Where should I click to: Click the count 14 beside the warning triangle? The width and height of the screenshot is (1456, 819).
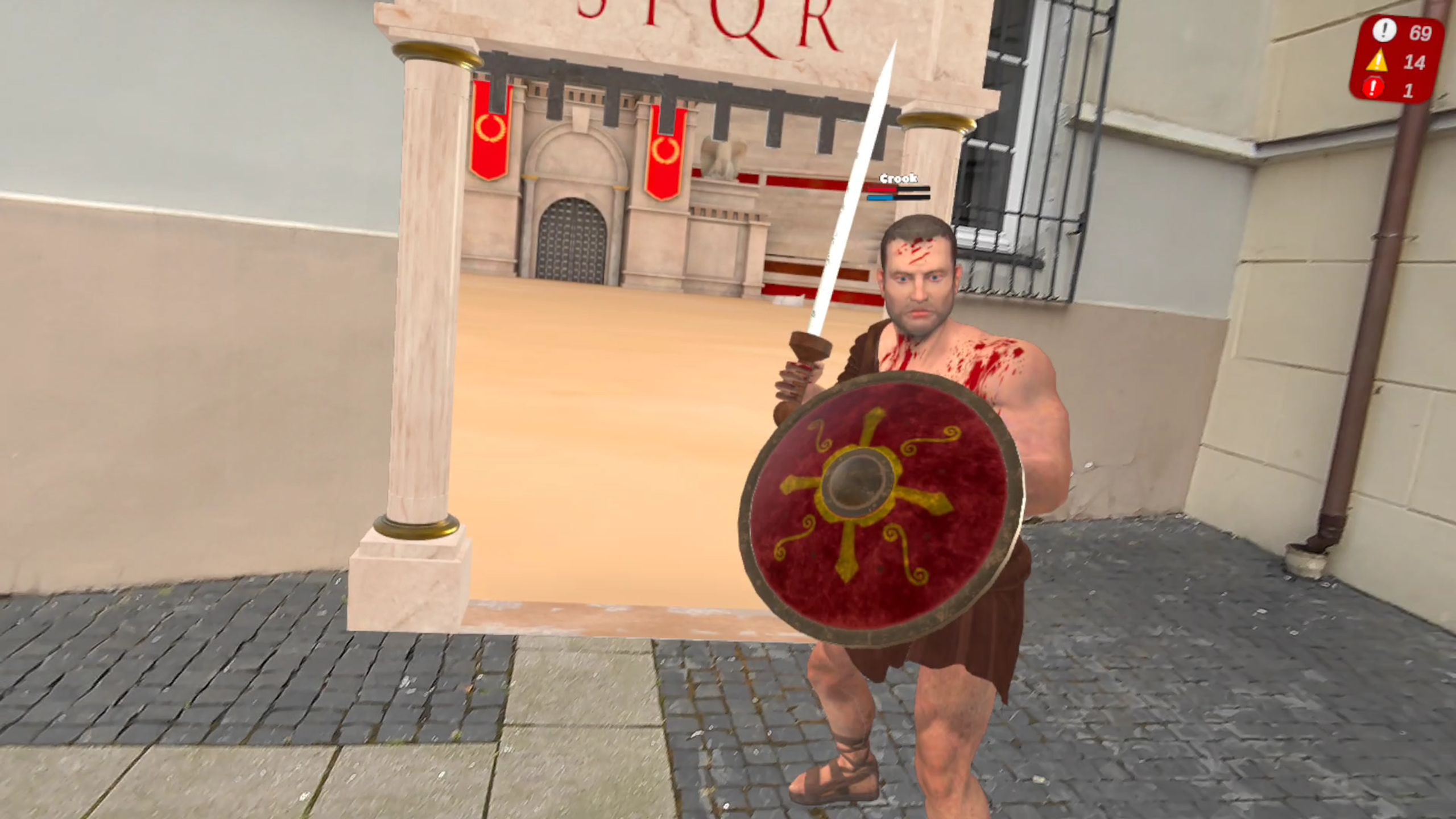pos(1414,62)
